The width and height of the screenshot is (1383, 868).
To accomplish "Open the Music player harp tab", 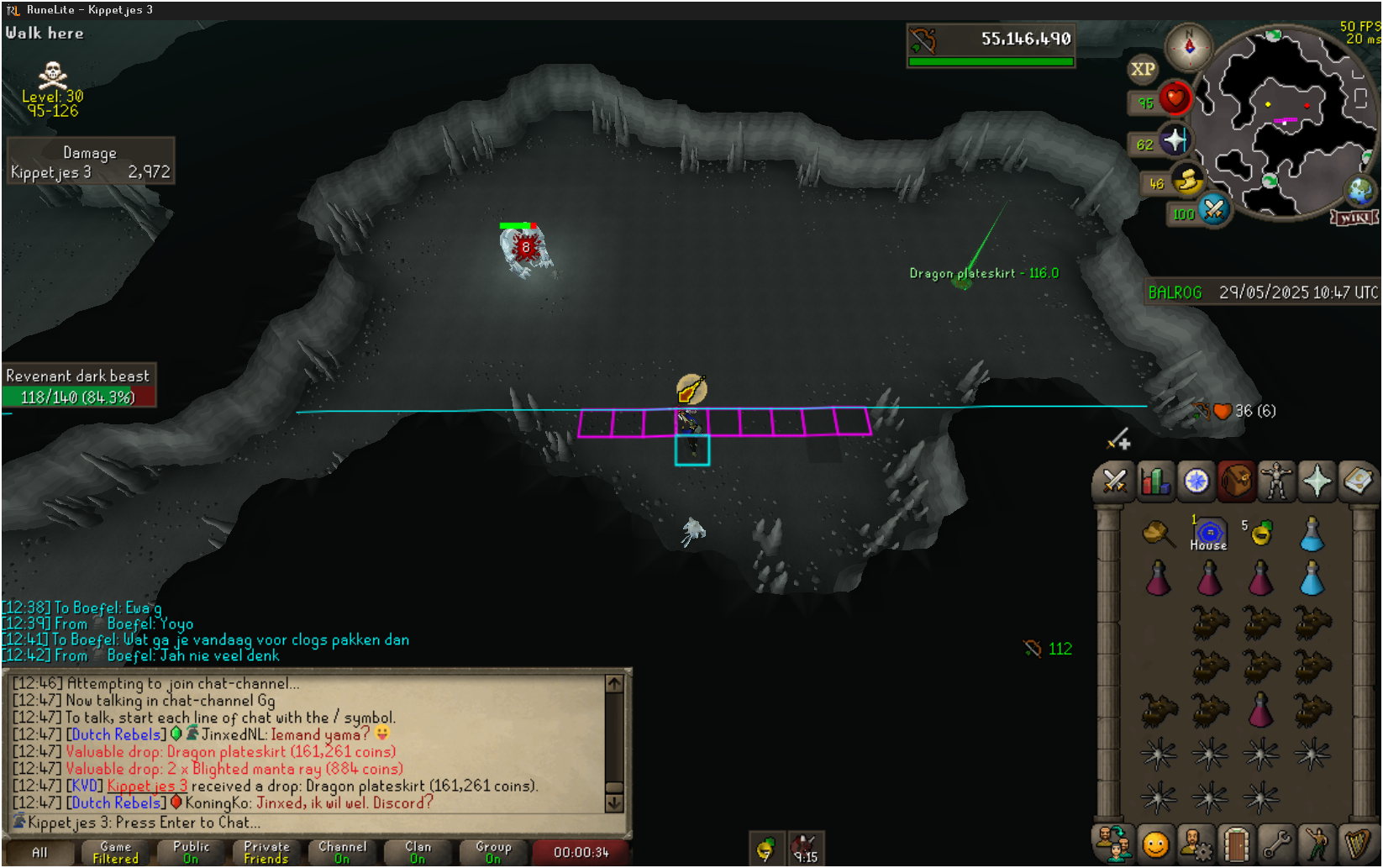I will 1358,844.
